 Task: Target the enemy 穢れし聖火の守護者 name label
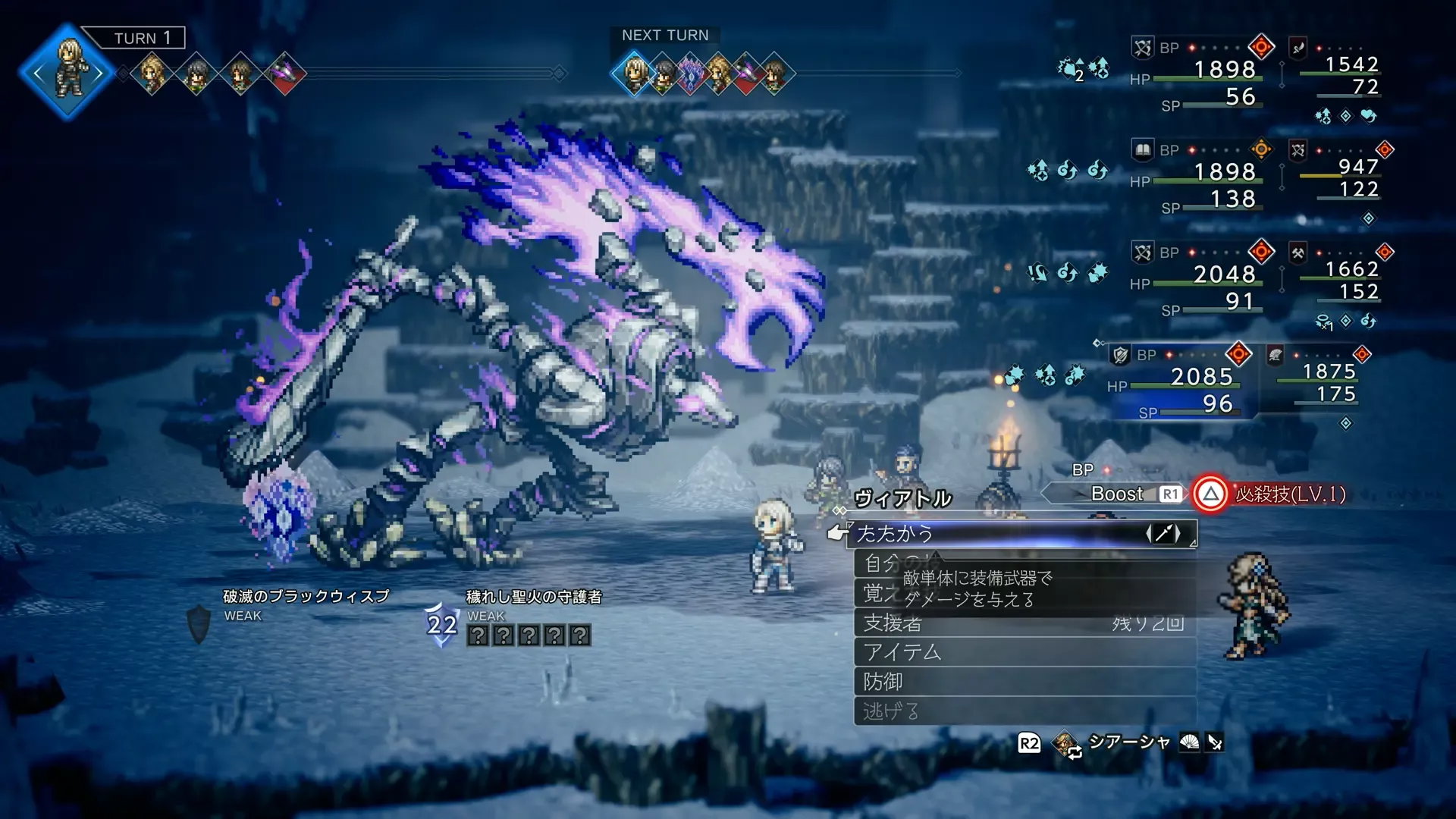534,598
